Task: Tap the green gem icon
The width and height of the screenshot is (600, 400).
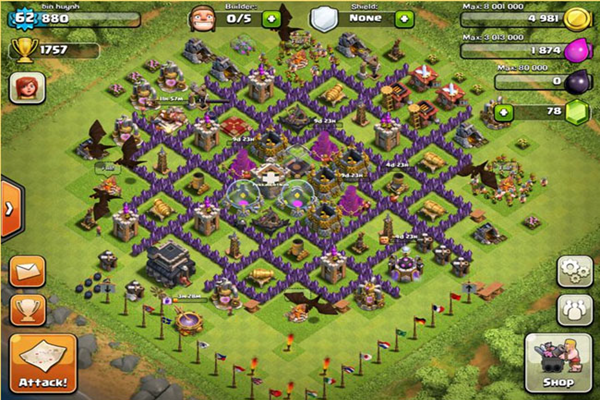Action: 575,113
